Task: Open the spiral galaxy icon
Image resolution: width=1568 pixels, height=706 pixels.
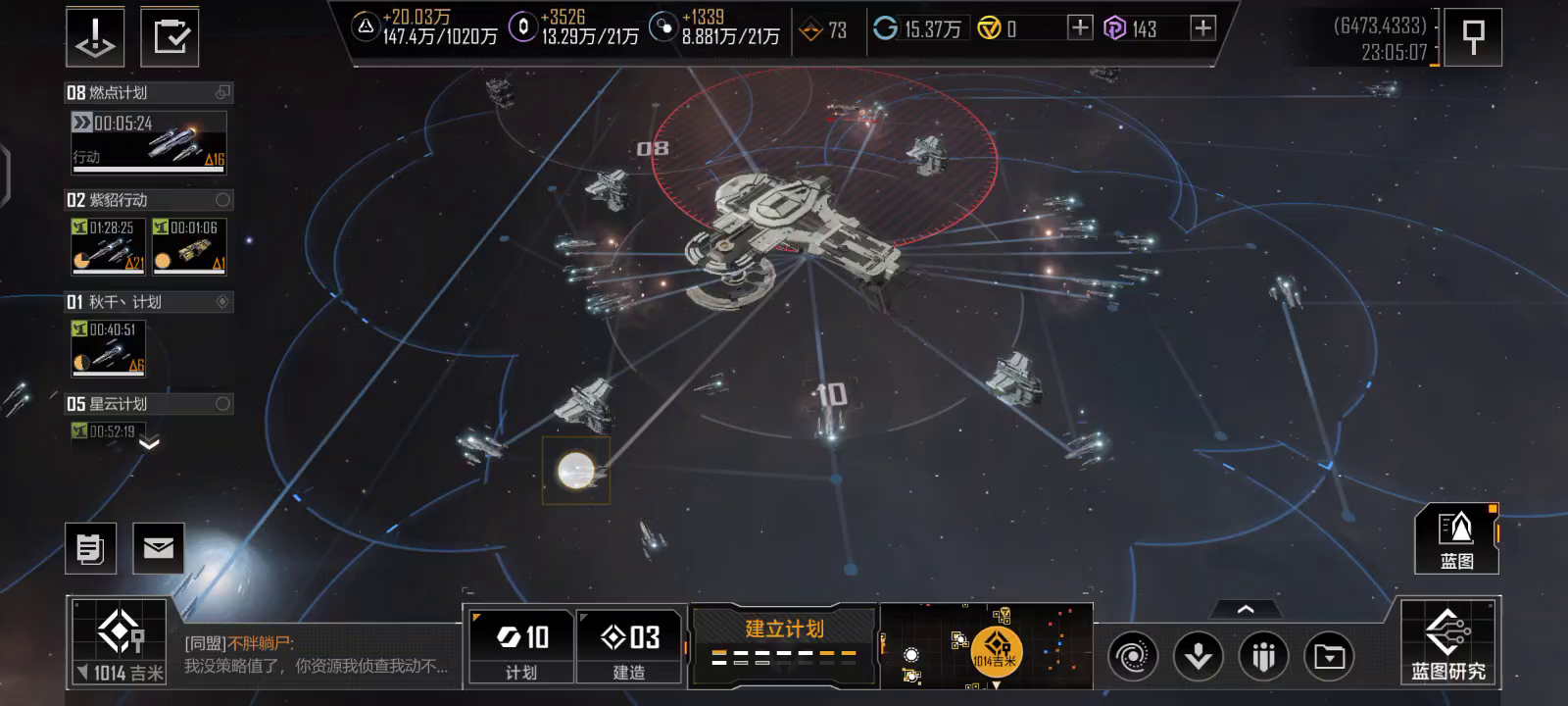Action: (1132, 656)
